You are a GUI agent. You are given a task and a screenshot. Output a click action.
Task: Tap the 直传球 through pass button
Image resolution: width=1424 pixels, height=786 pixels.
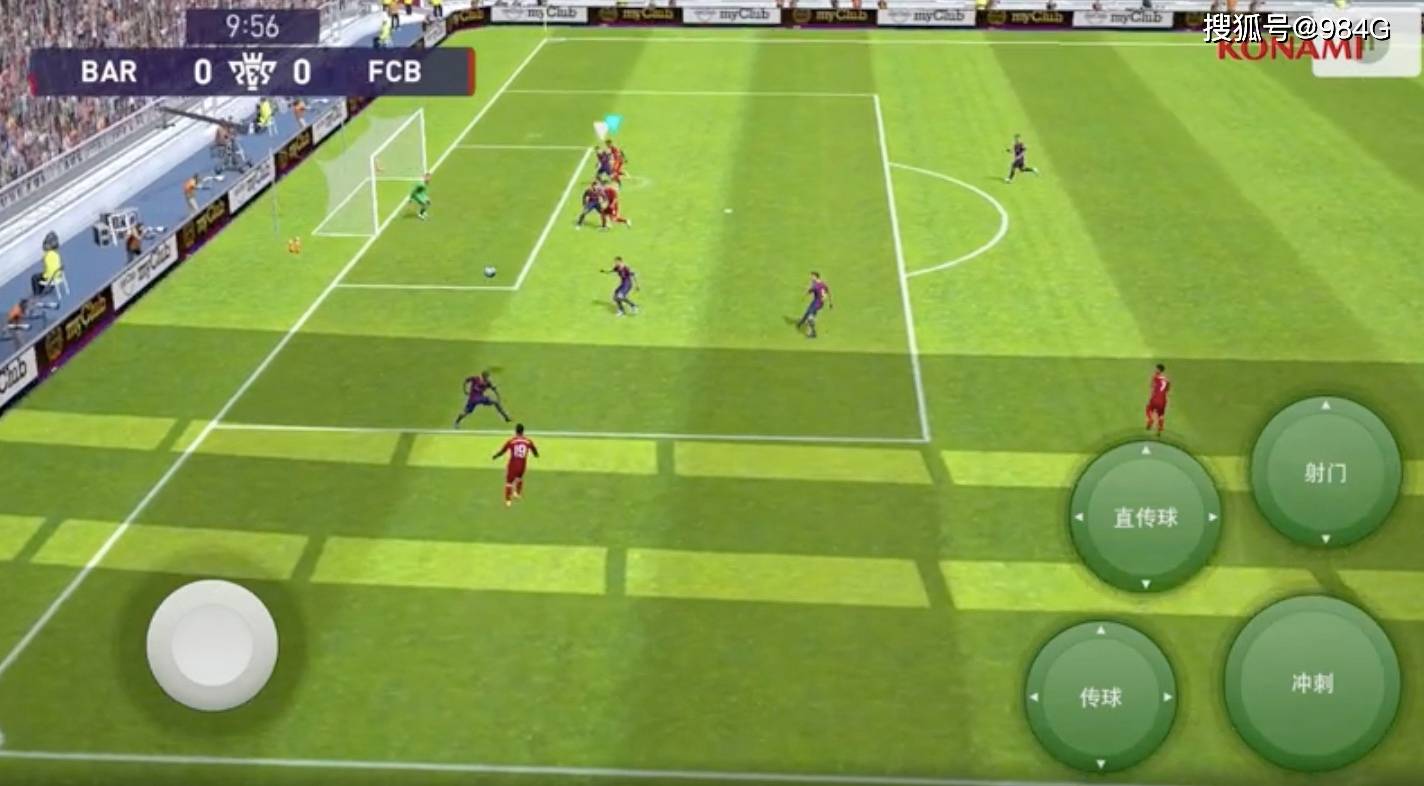[1145, 517]
